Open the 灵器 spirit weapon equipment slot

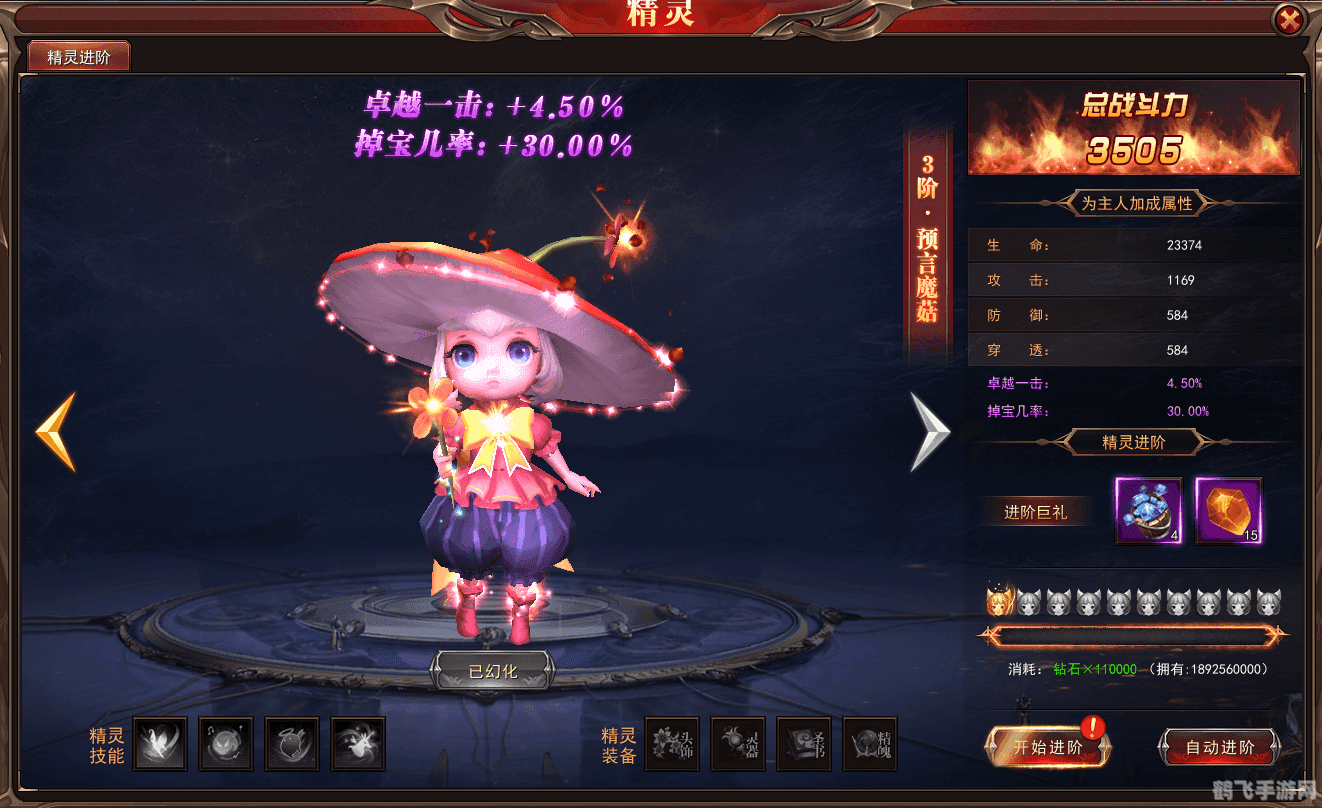point(737,744)
